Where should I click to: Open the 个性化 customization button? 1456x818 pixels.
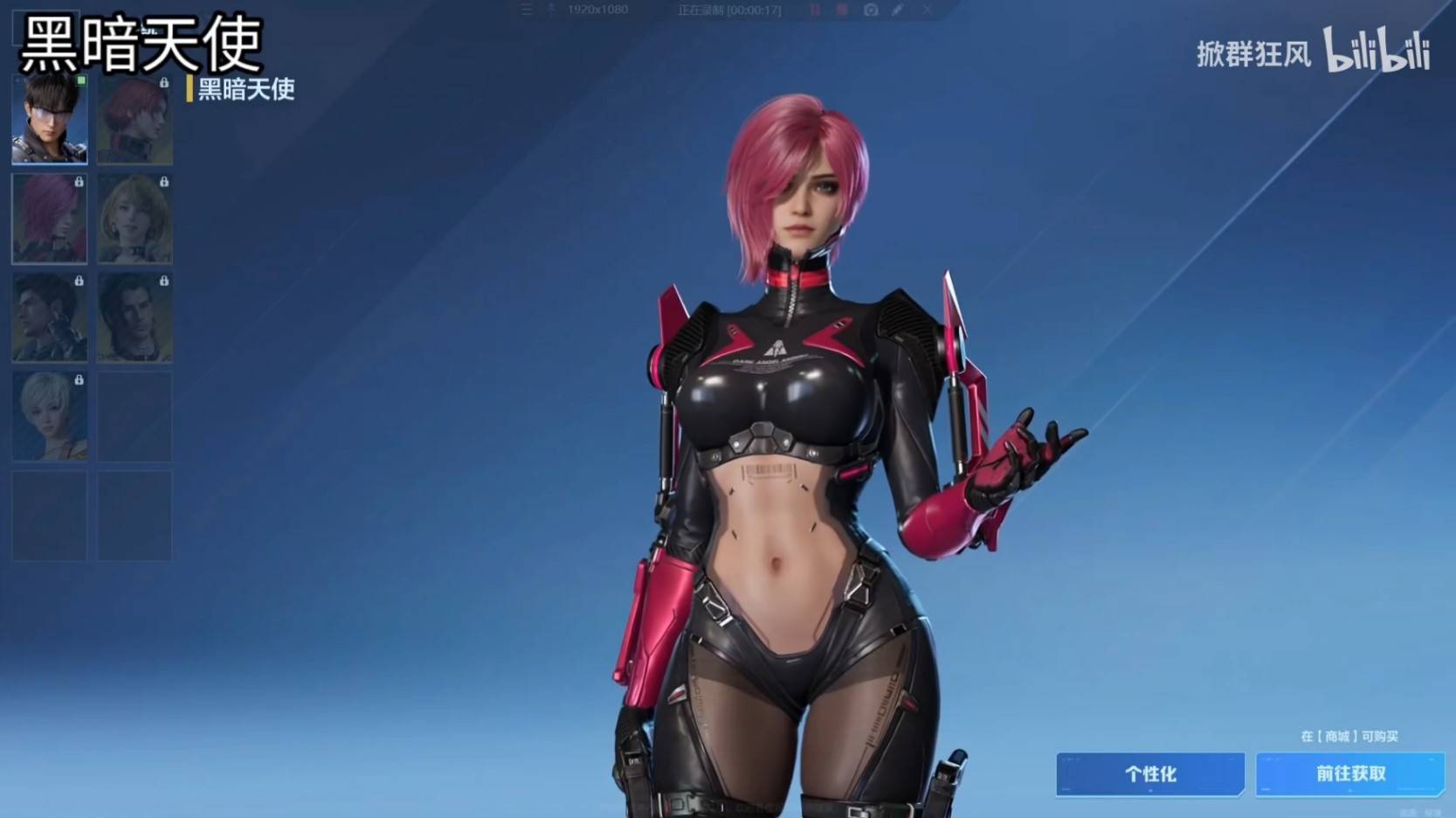1150,774
